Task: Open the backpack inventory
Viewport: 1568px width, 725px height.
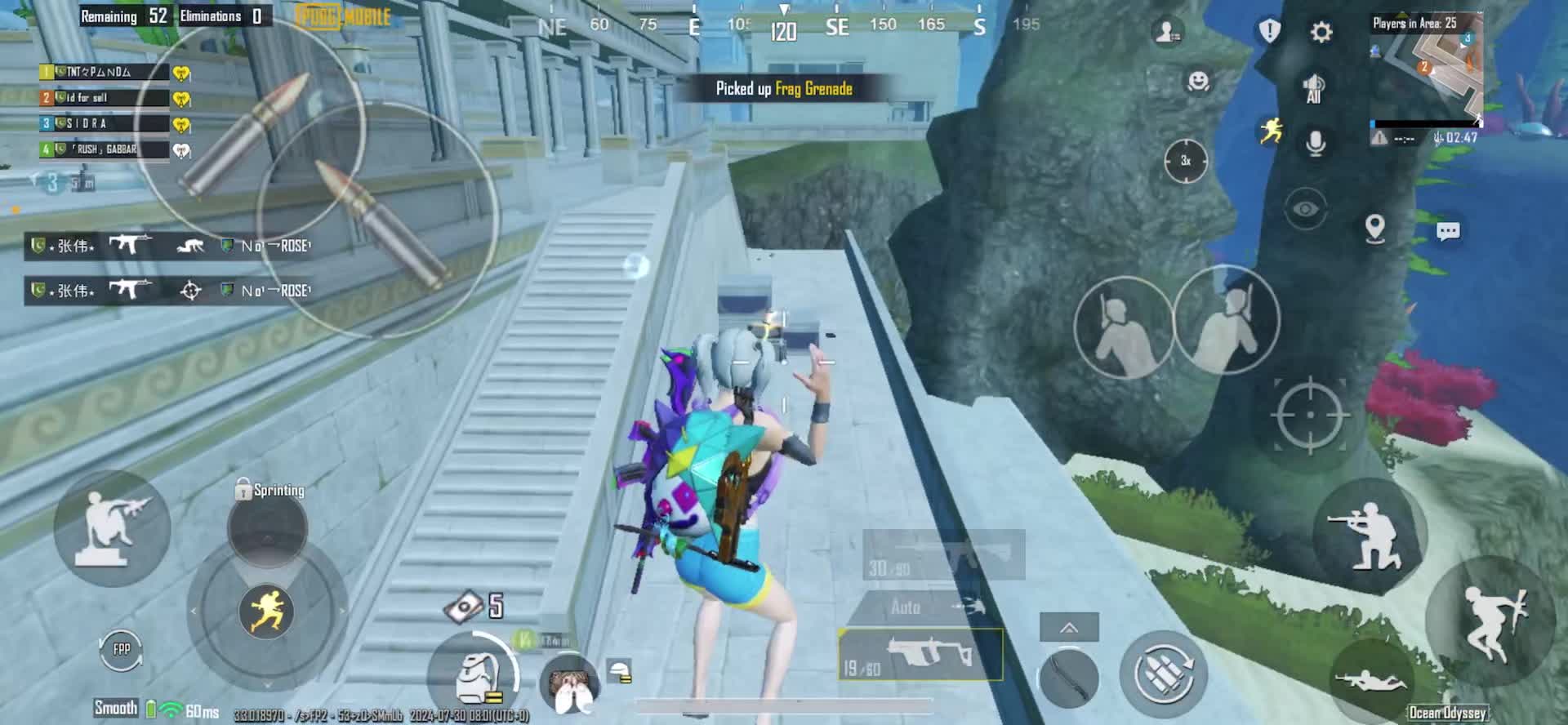Action: point(474,678)
